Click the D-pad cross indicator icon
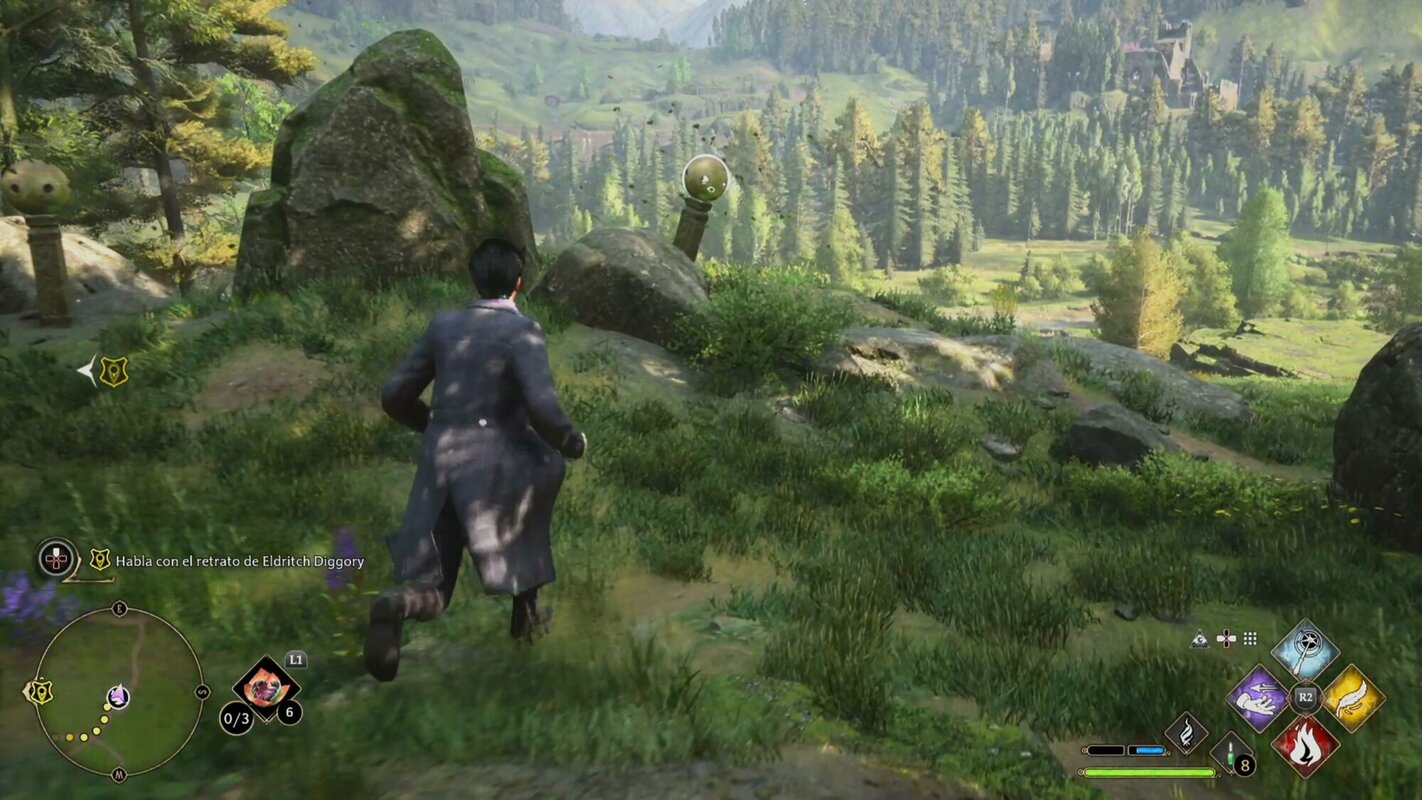The image size is (1422, 800). (1226, 639)
